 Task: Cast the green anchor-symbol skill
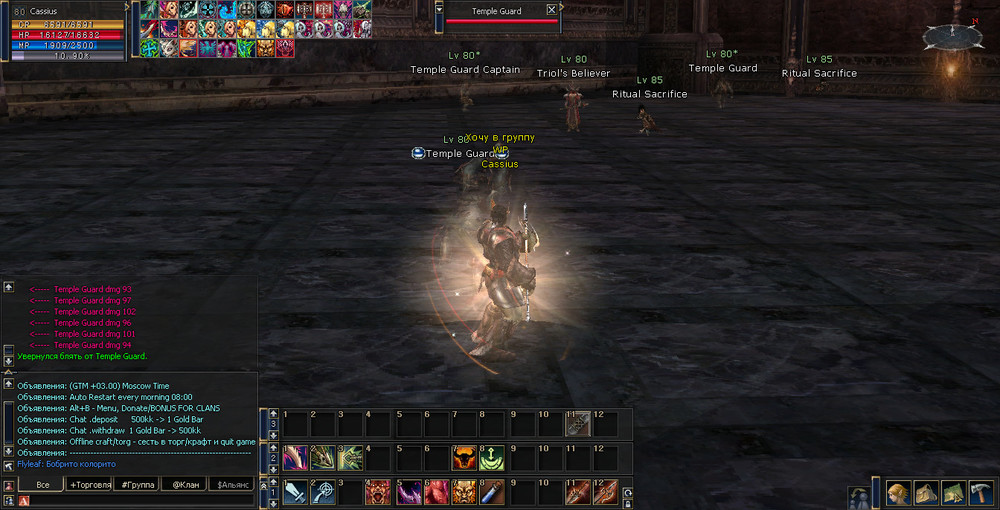[493, 458]
